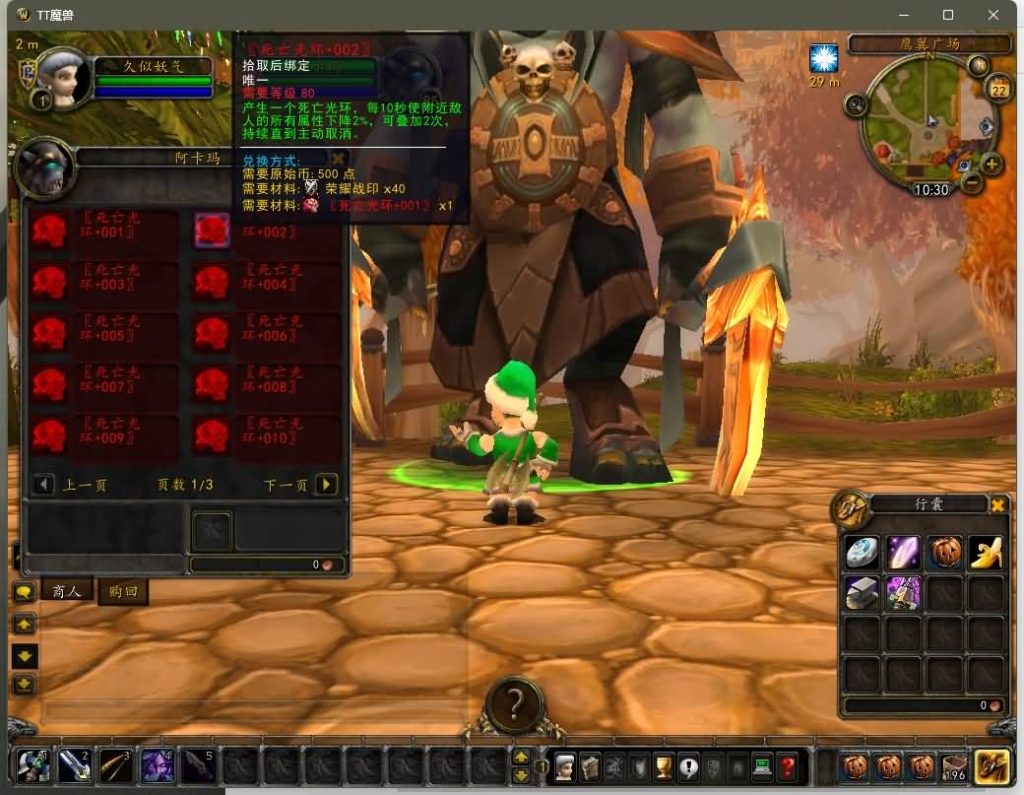1024x795 pixels.
Task: Click the player portrait 久似妖气
Action: (x=63, y=78)
